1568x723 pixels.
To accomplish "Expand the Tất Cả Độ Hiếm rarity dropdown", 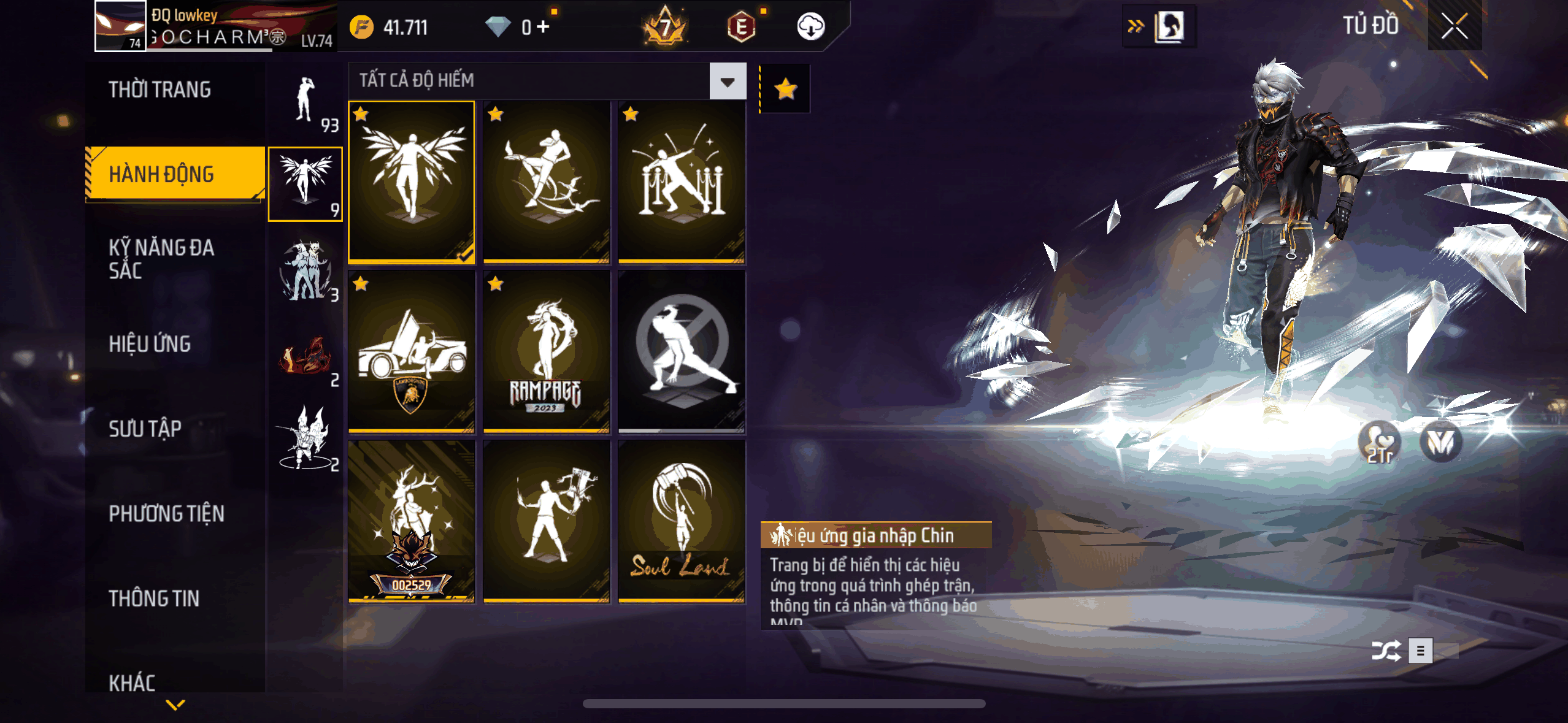I will click(728, 81).
